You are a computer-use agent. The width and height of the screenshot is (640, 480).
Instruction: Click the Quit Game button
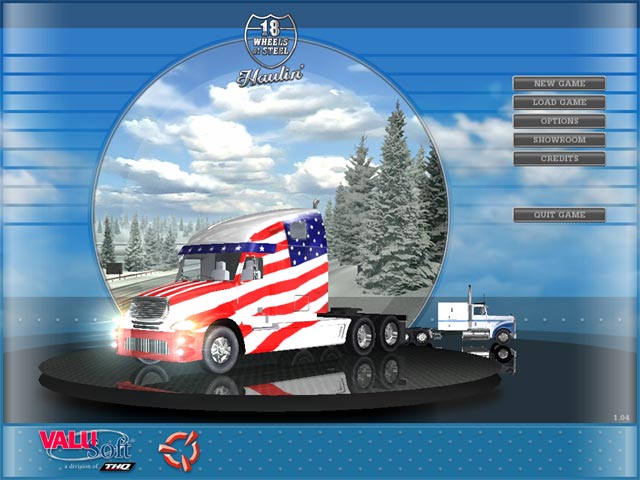click(x=559, y=215)
